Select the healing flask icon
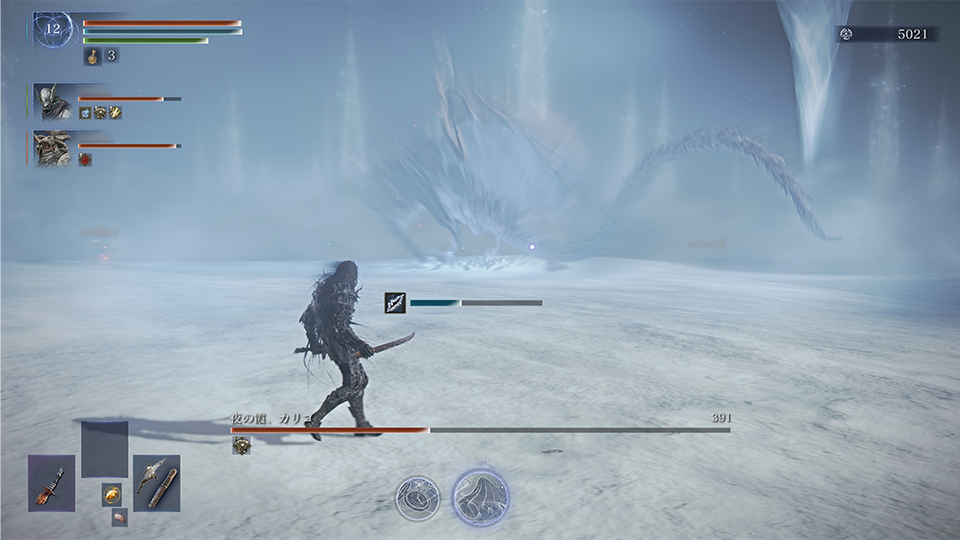This screenshot has height=540, width=960. coord(91,56)
